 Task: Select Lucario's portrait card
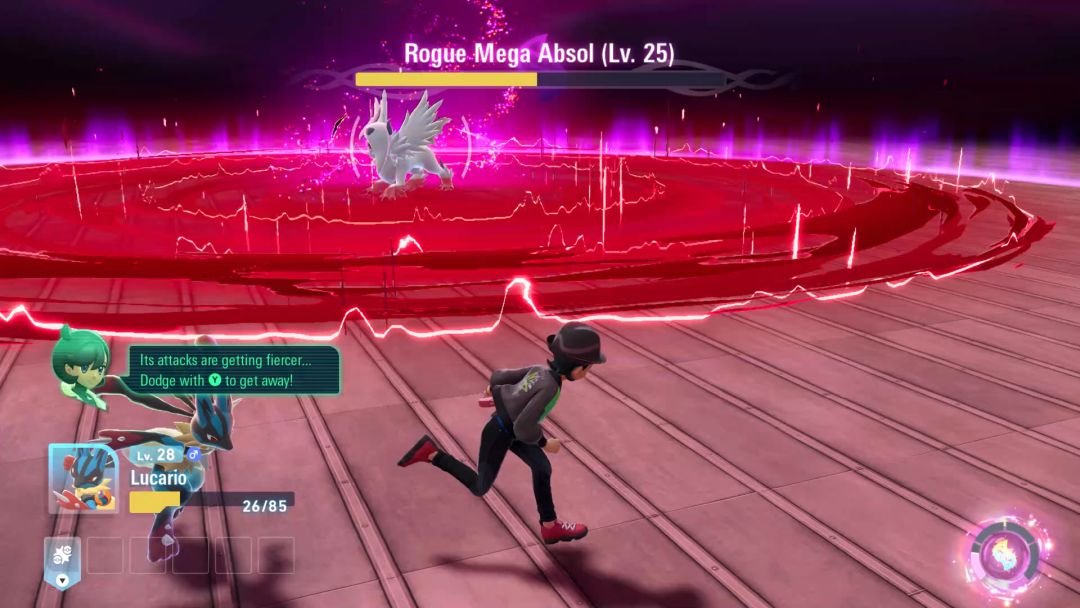point(83,478)
